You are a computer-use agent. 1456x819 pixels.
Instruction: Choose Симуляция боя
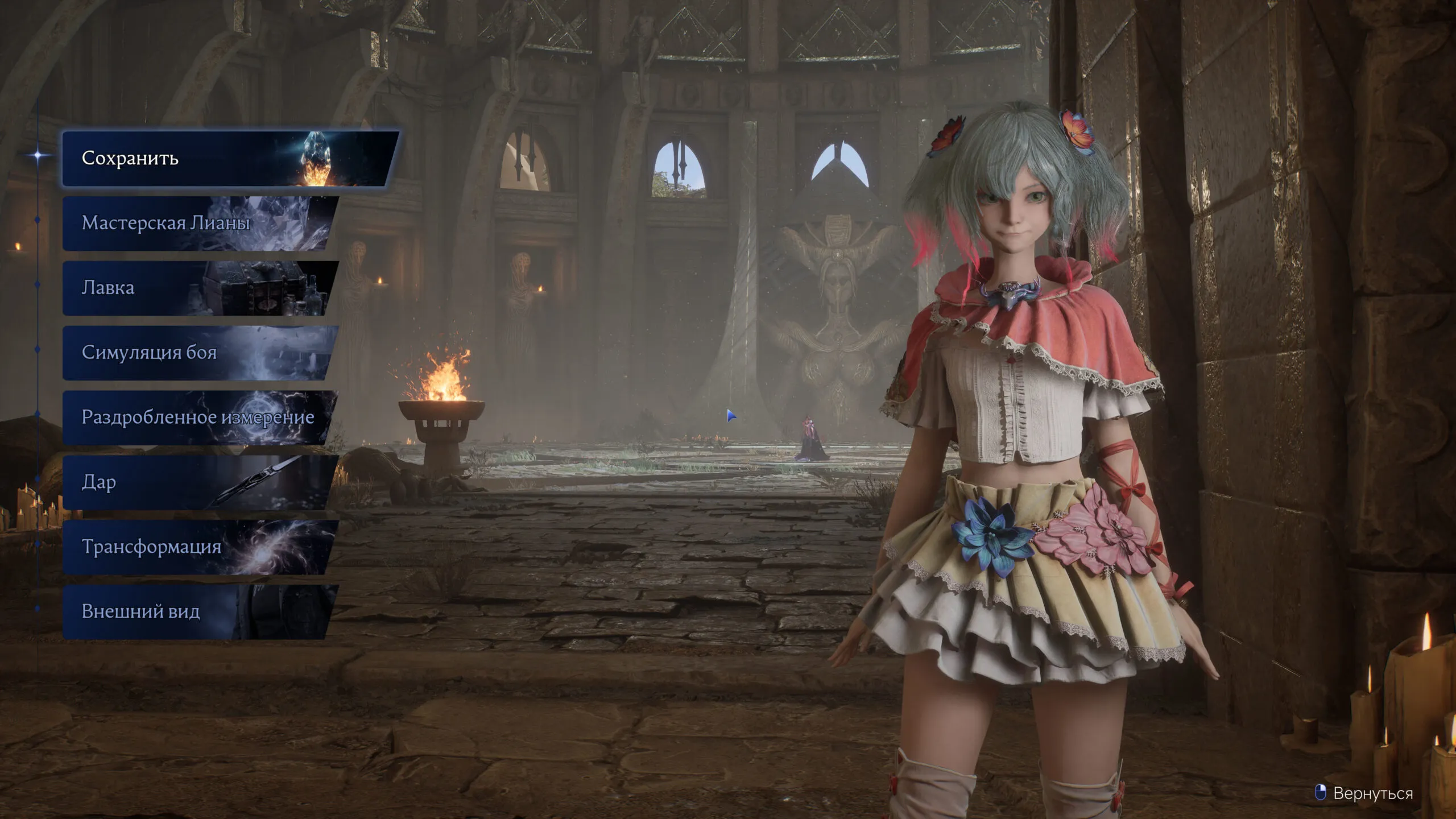(199, 353)
